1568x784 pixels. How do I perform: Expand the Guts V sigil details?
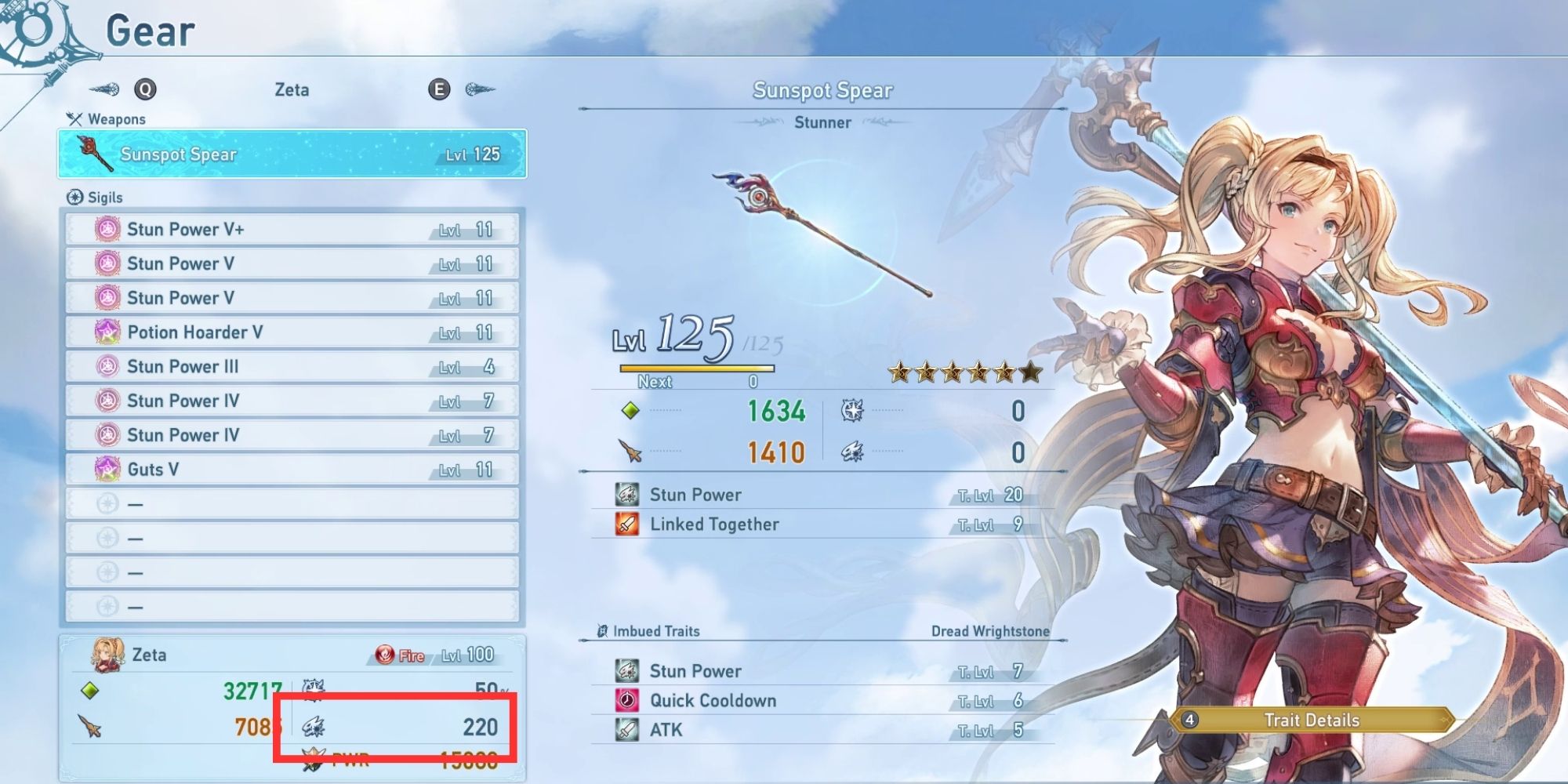point(290,469)
